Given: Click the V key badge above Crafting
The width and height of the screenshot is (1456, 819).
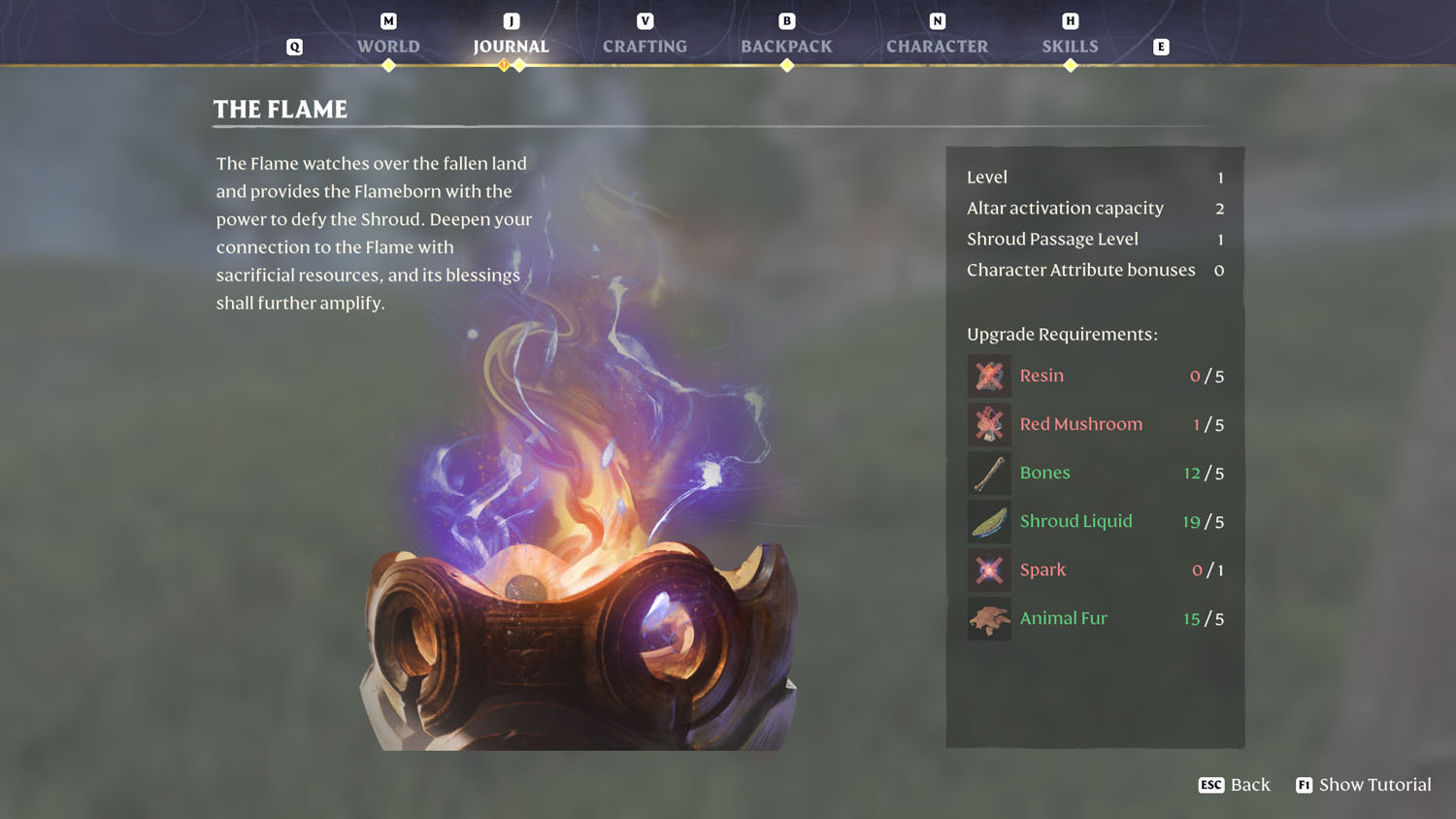Looking at the screenshot, I should (x=645, y=19).
